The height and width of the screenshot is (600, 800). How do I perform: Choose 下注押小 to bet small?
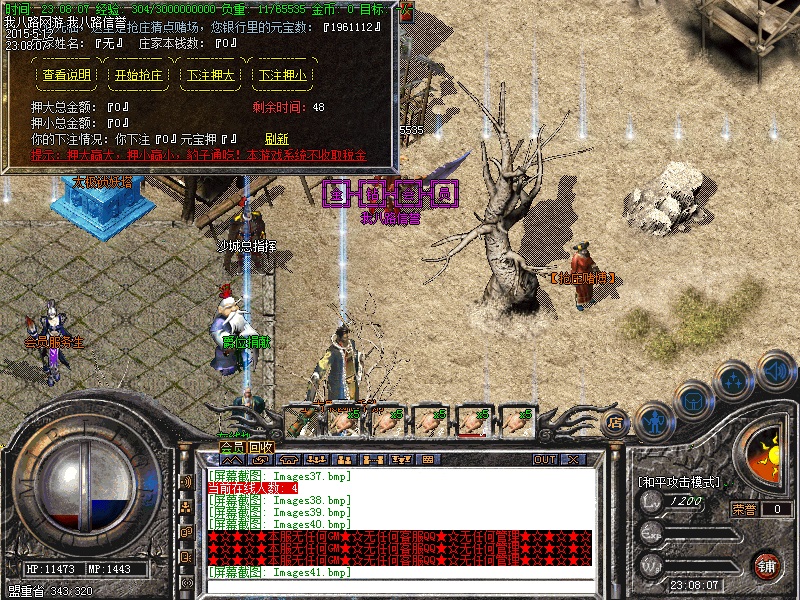(283, 75)
